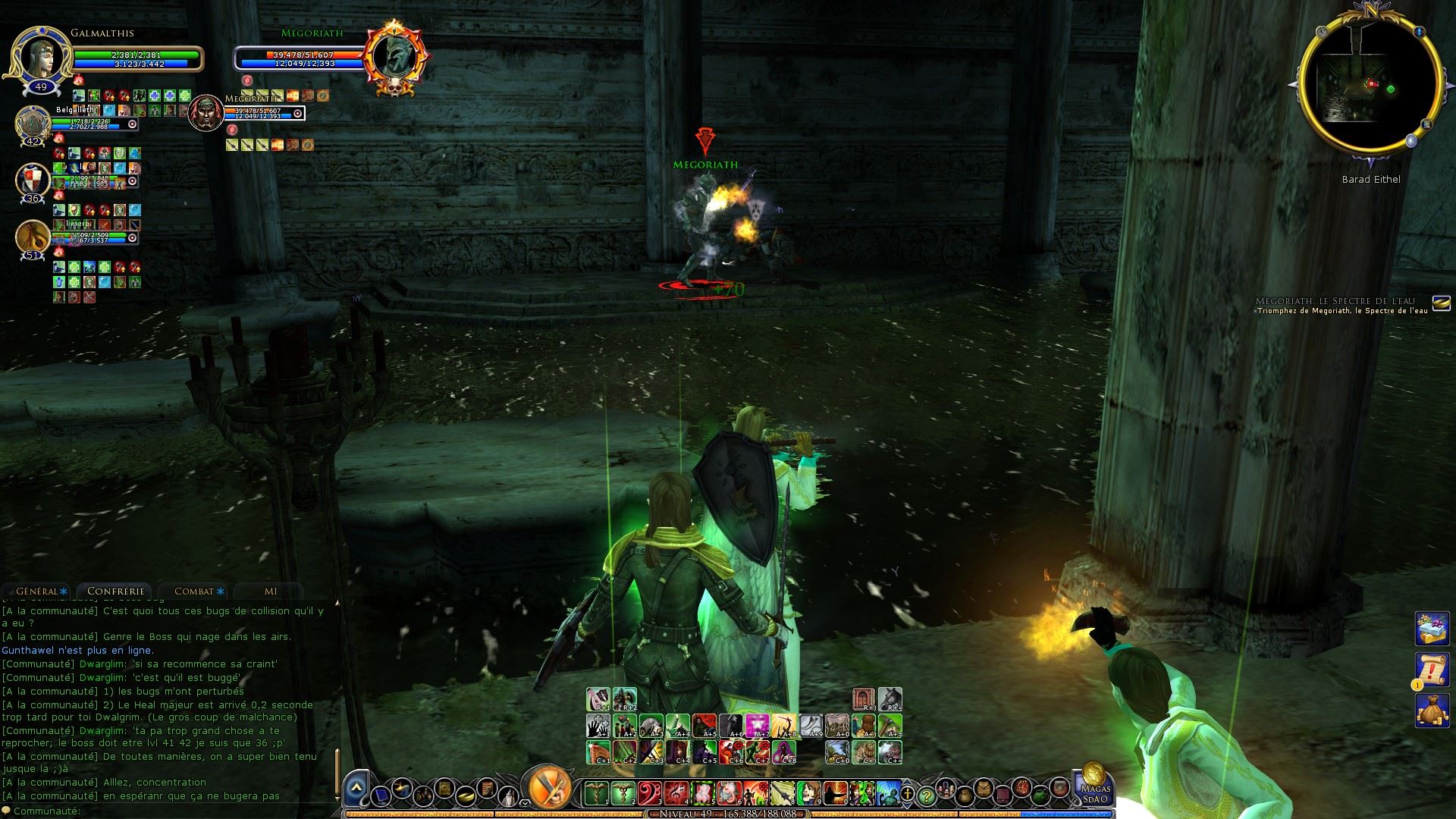
Task: Select Megoriath boss target portrait
Action: coord(394,57)
